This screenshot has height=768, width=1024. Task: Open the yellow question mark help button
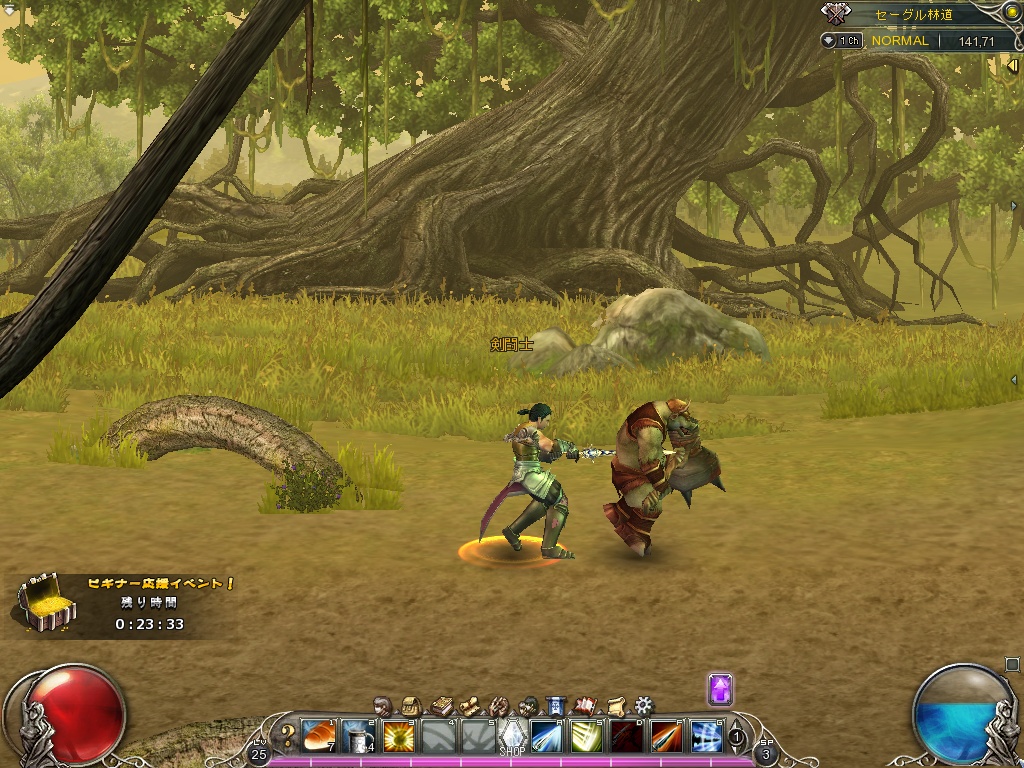(x=288, y=736)
